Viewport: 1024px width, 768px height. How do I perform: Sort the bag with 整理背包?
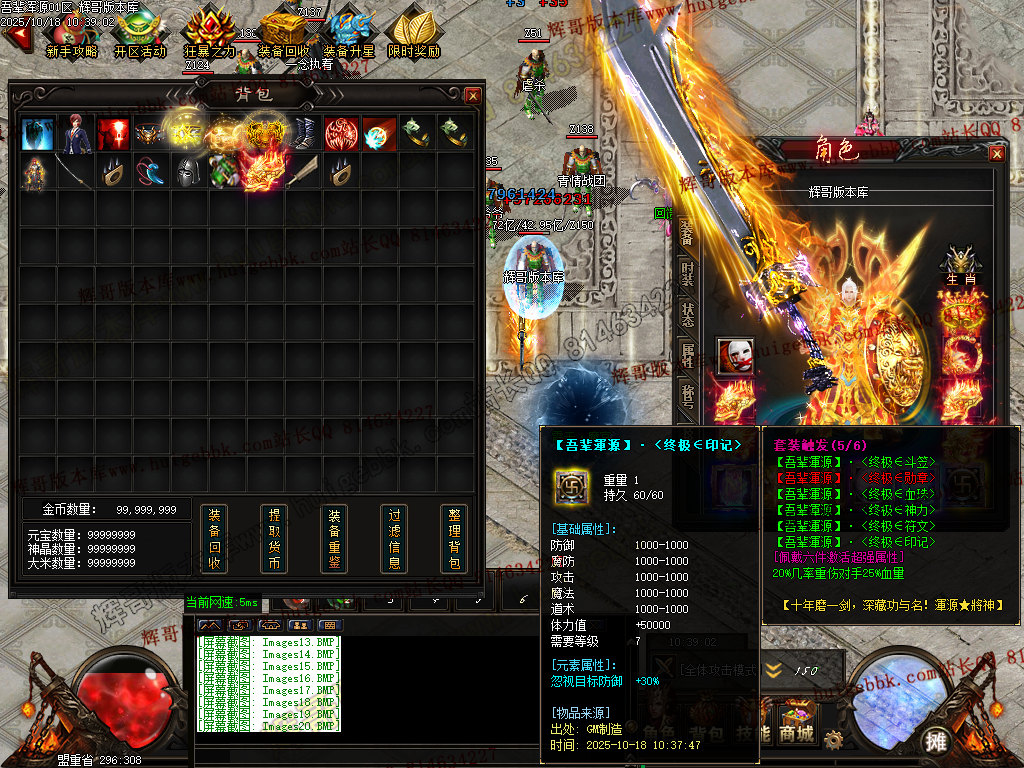454,539
